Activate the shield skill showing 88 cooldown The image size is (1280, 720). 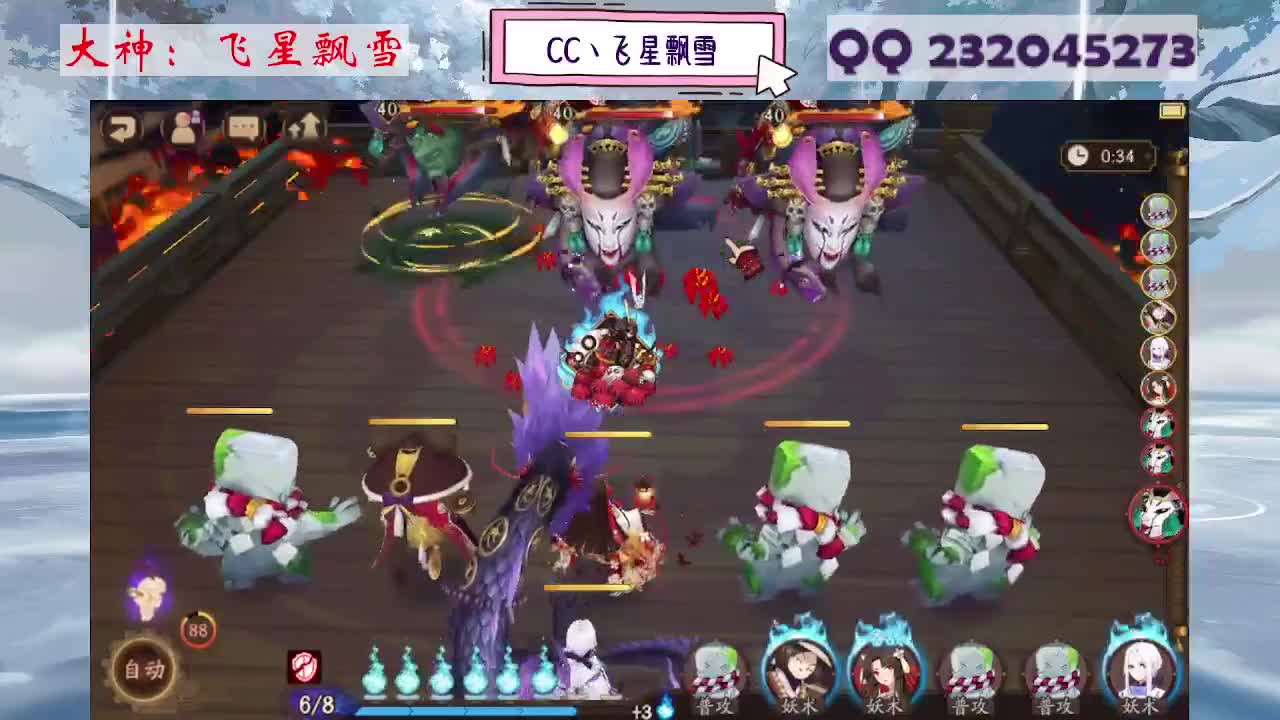(197, 628)
